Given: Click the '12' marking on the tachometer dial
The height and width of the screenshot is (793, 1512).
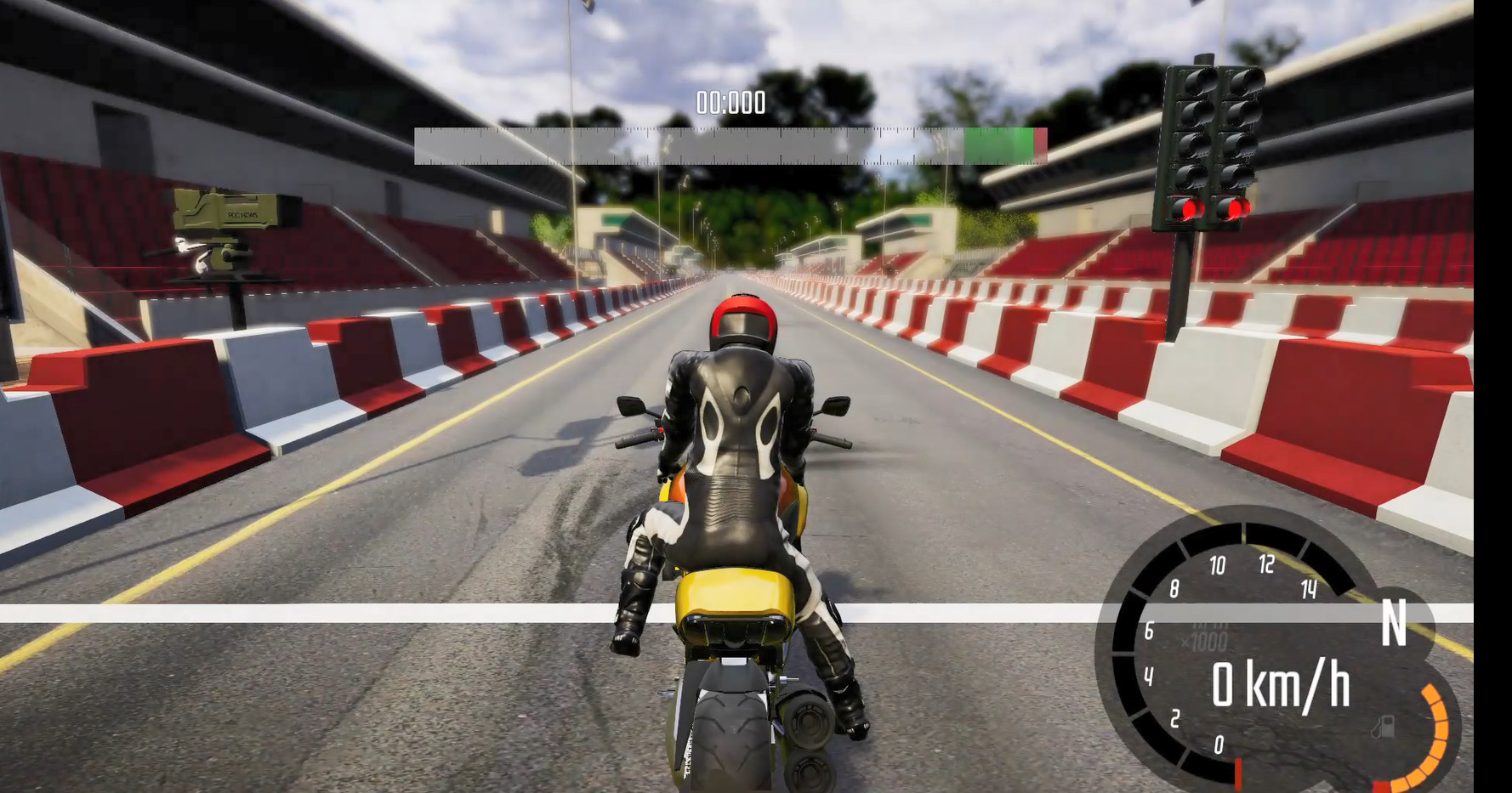Looking at the screenshot, I should (1267, 563).
